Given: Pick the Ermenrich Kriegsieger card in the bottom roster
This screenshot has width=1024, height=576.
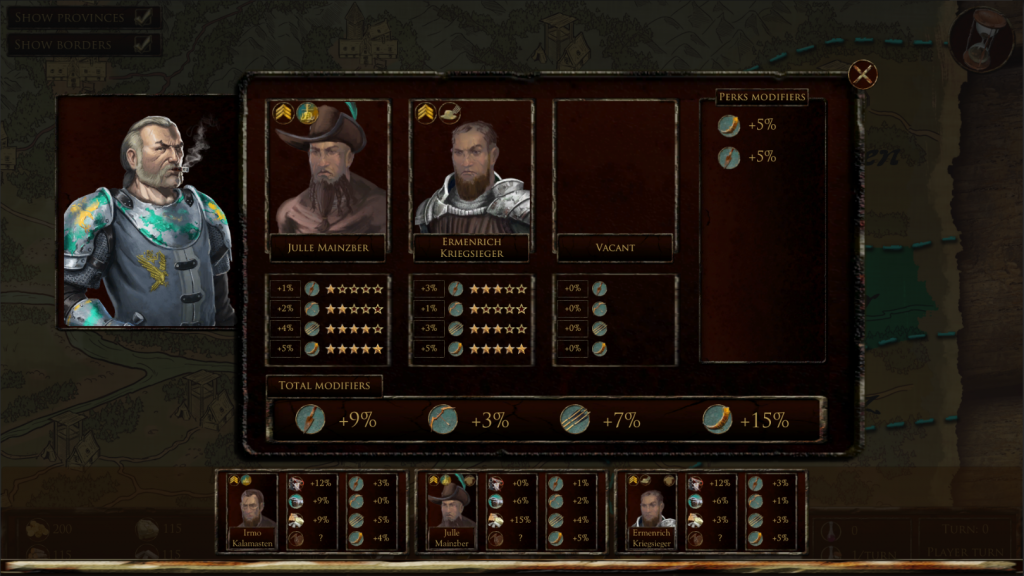Looking at the screenshot, I should tap(651, 512).
